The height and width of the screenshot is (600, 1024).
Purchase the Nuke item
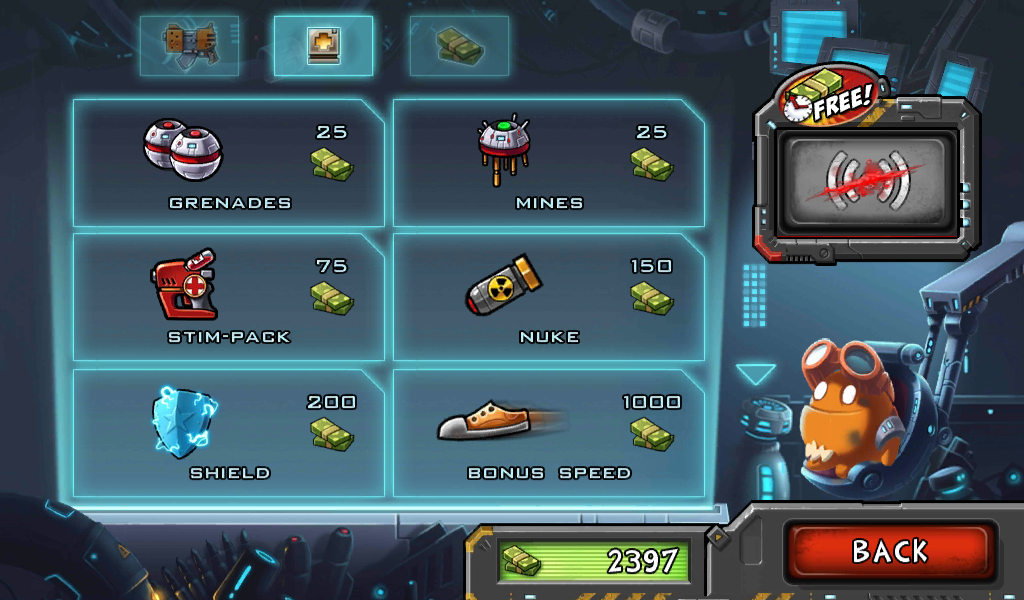548,297
